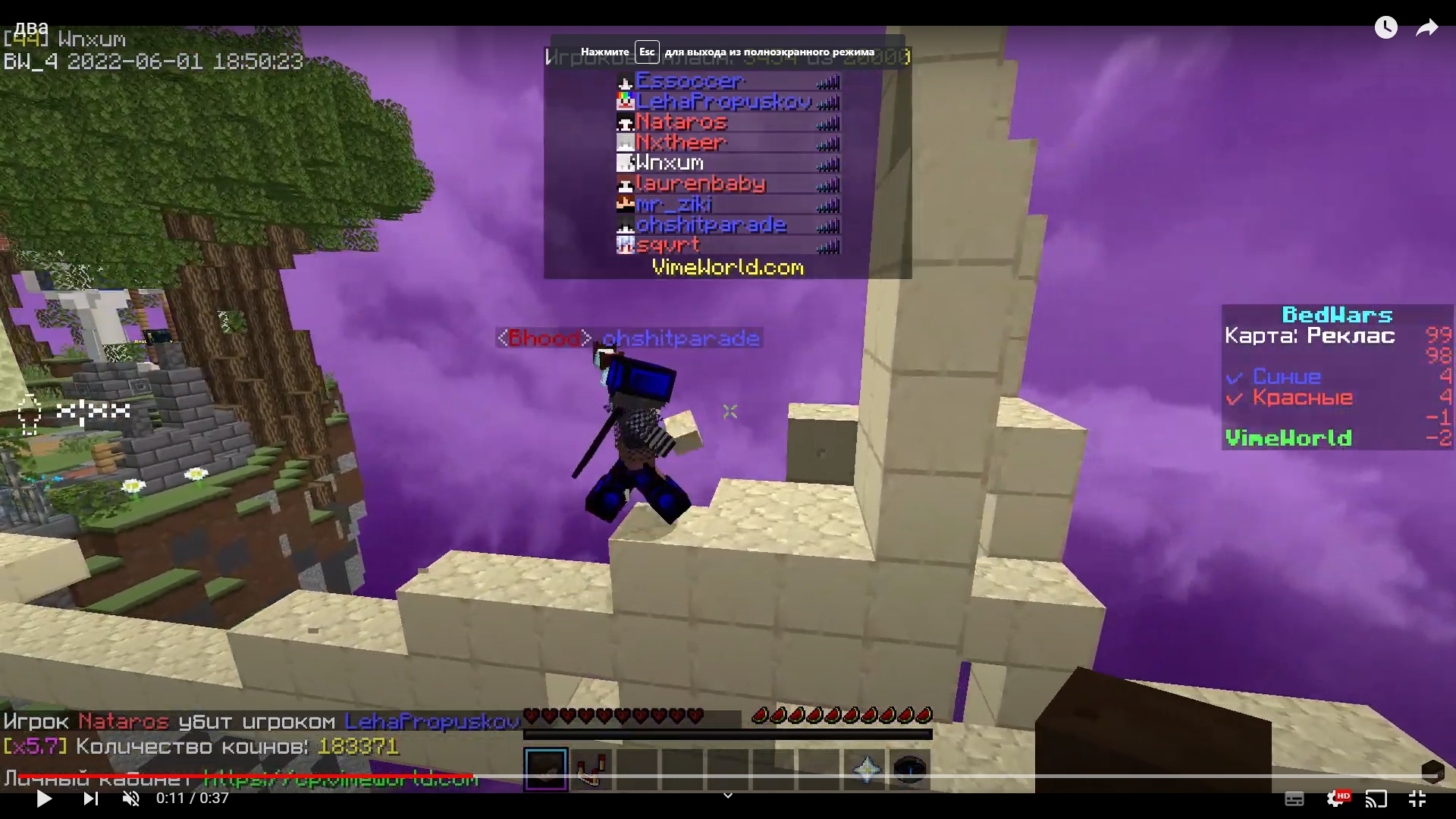The image size is (1456, 819).
Task: Skip ahead with the next video button
Action: tap(90, 799)
